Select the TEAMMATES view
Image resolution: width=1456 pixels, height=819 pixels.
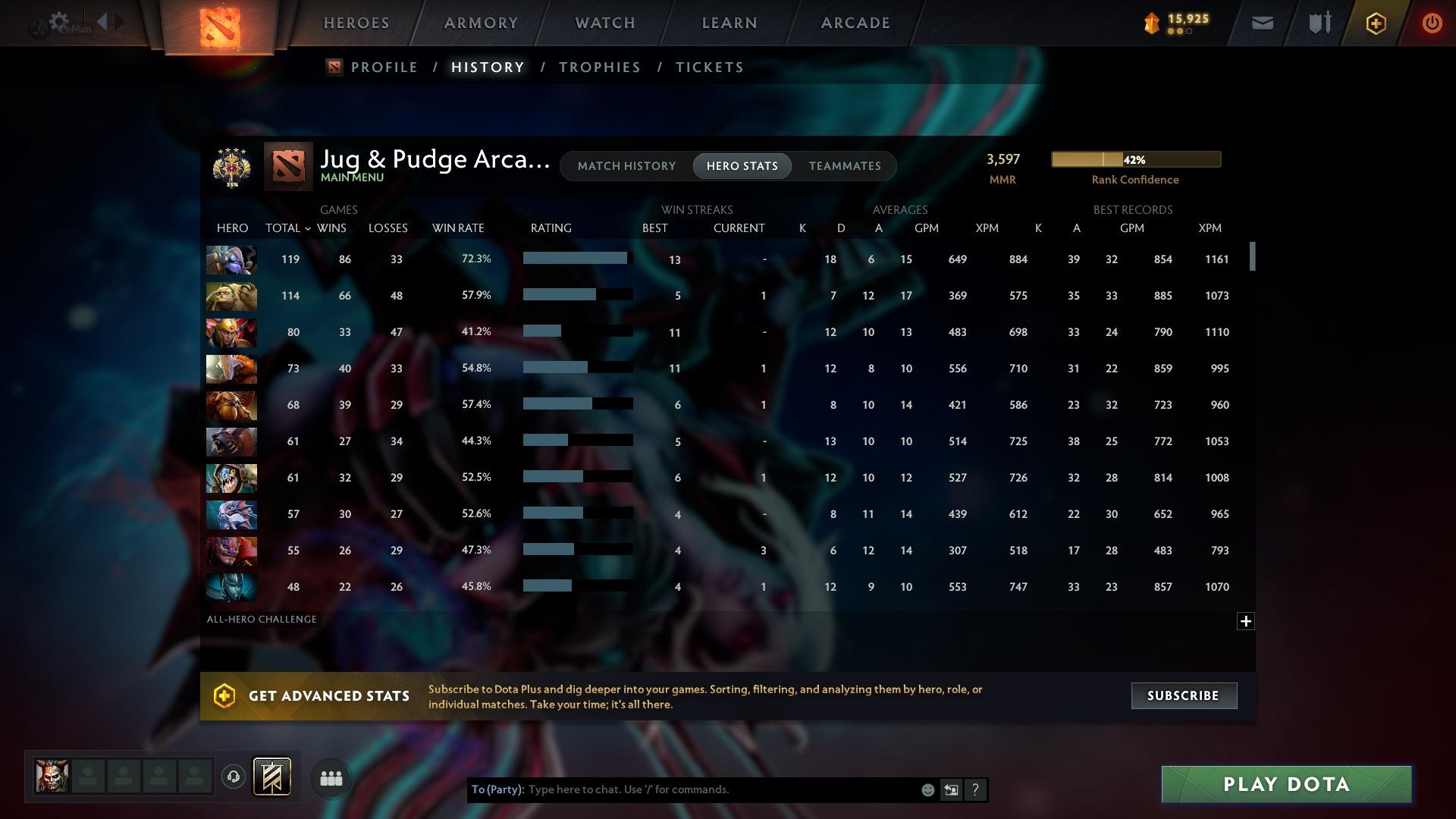[845, 165]
